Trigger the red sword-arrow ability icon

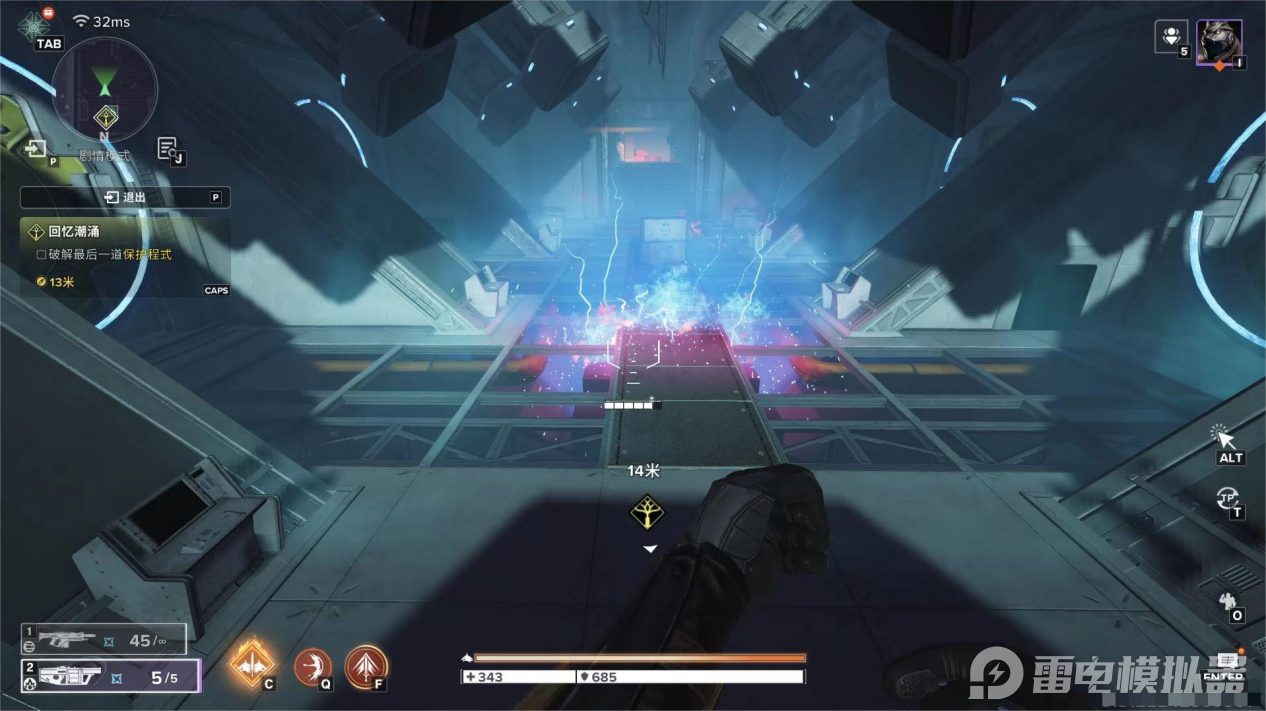366,666
